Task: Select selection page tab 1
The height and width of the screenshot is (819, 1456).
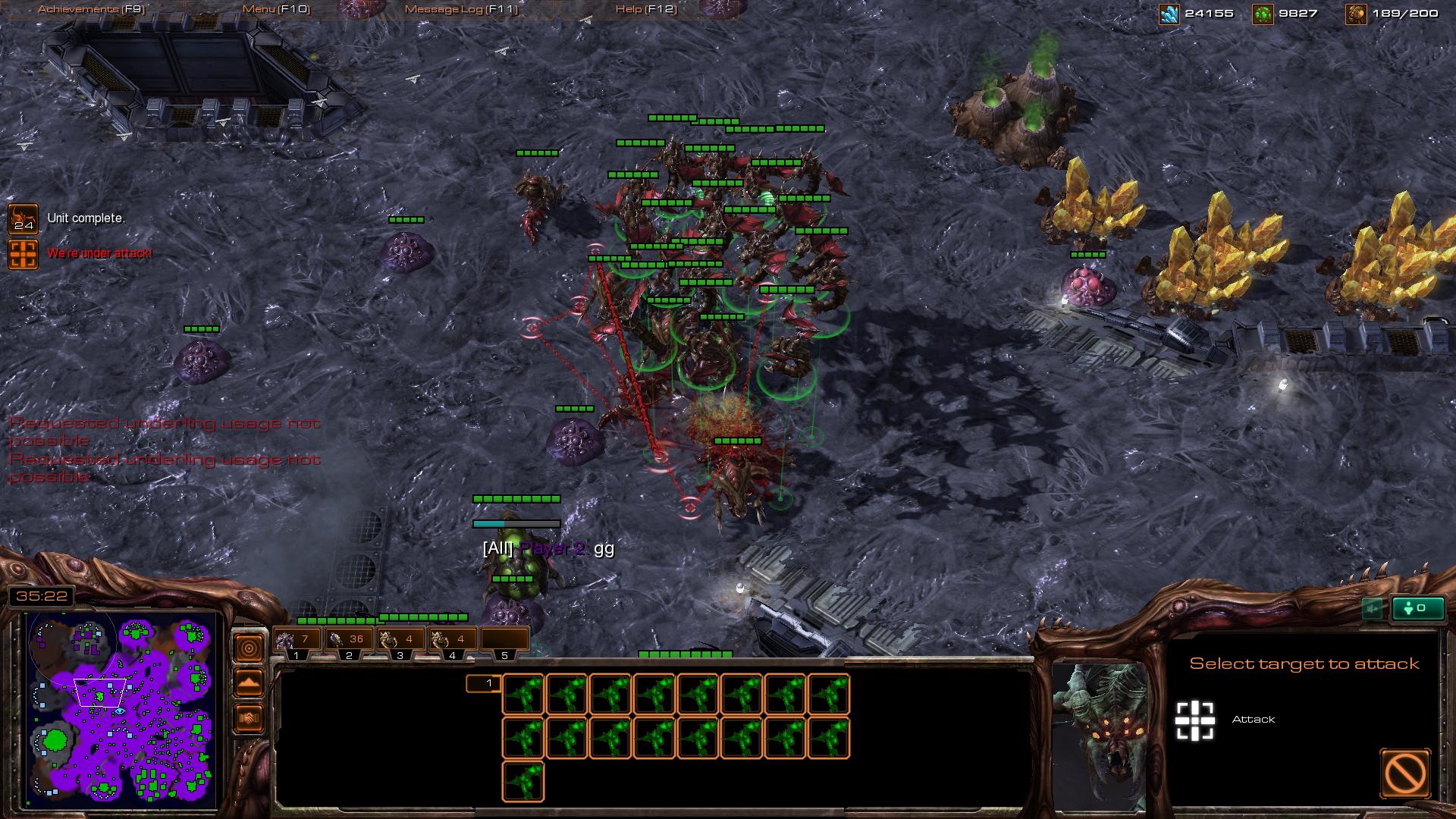Action: (483, 684)
